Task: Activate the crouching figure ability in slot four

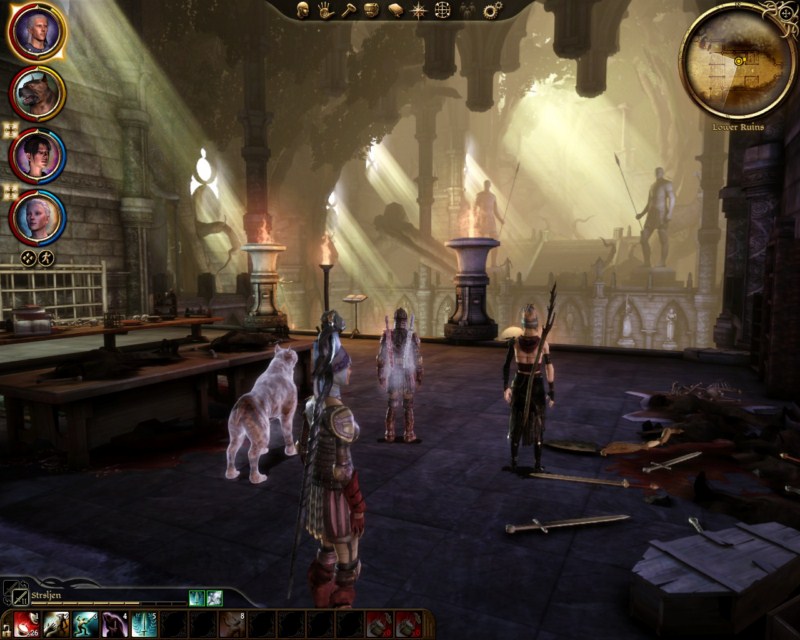Action: tap(114, 624)
